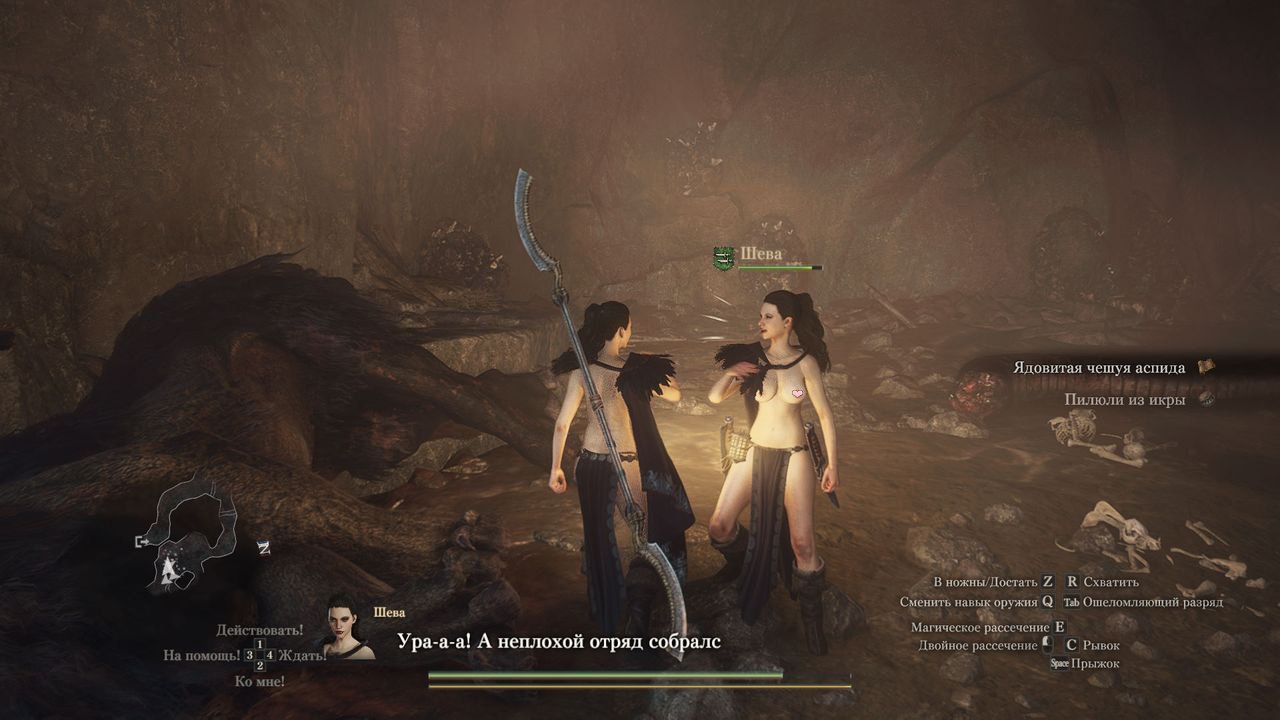
Task: Select the Пилюли из икры loot entry
Action: click(1125, 399)
